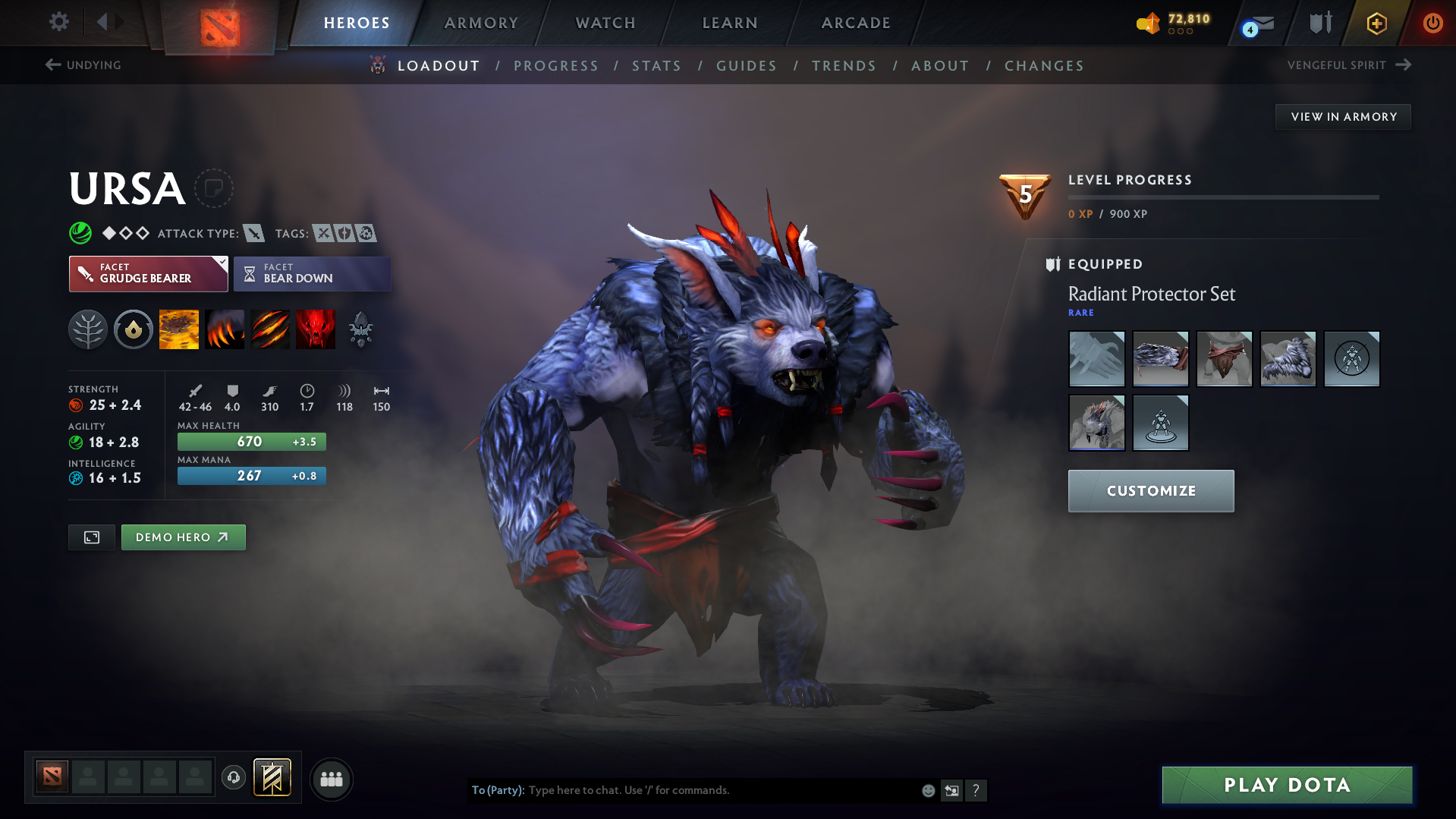Click VIEW IN ARMORY
Viewport: 1456px width, 819px height.
[1342, 116]
